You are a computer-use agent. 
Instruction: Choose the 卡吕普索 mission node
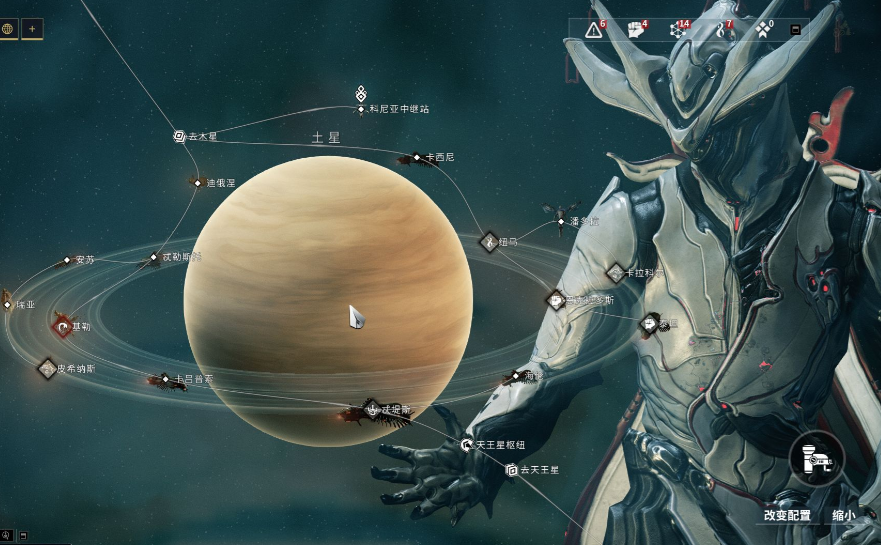[166, 379]
